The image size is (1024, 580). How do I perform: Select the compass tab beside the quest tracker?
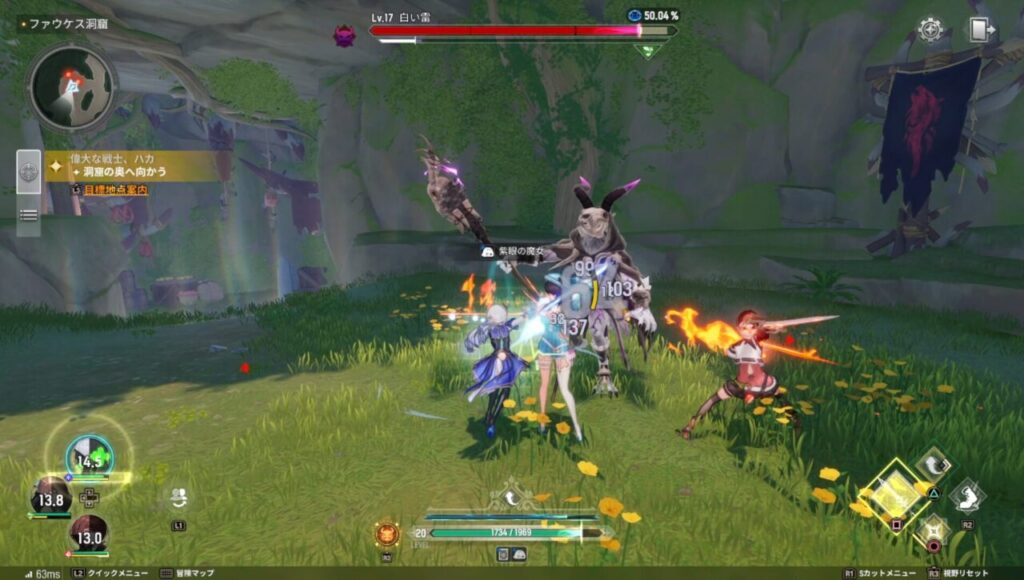(x=29, y=172)
